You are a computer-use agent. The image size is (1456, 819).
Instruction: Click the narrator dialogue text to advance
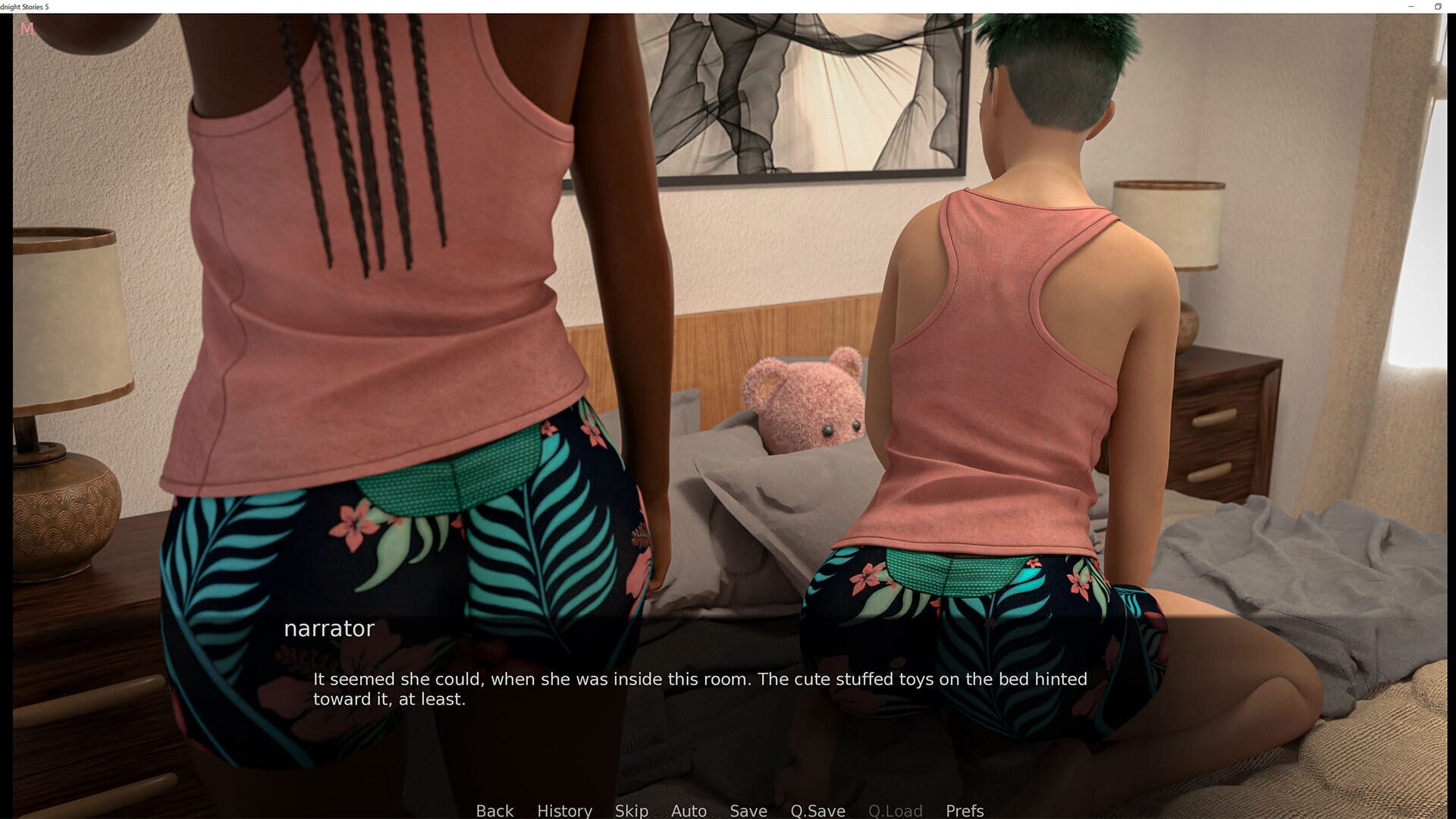click(x=698, y=689)
